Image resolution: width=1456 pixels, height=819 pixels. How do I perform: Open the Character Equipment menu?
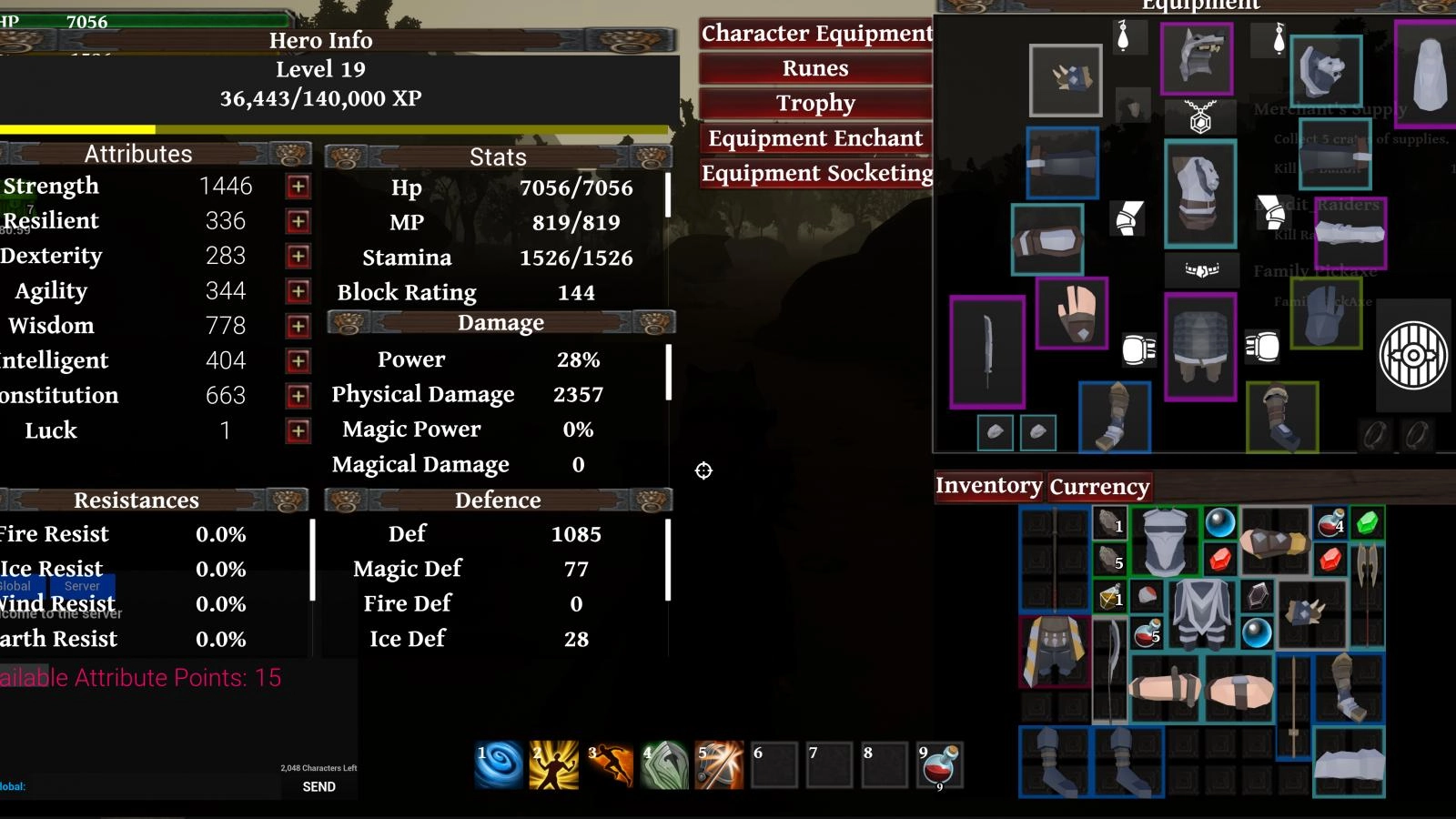point(815,34)
